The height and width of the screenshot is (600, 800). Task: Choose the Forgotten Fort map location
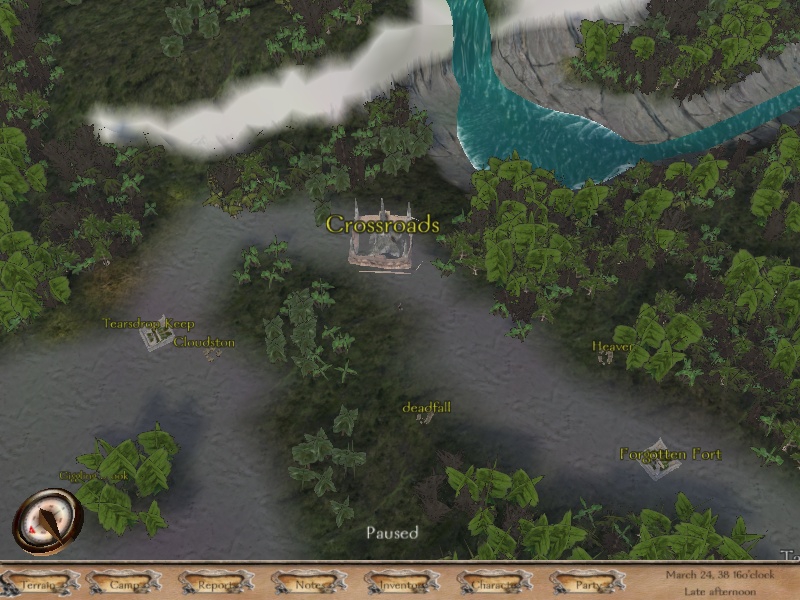coord(656,459)
